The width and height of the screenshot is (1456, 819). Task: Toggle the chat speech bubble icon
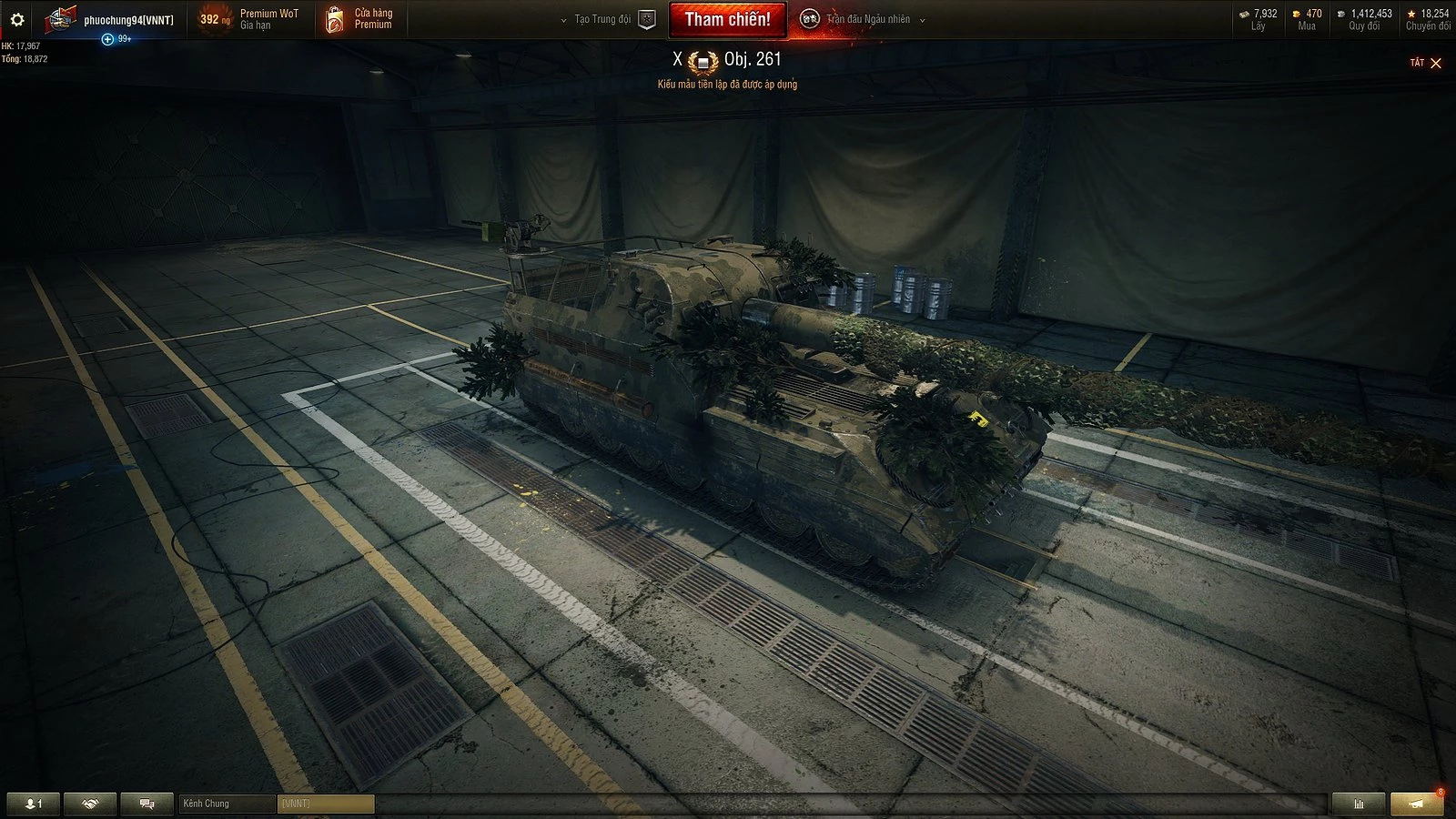[146, 804]
